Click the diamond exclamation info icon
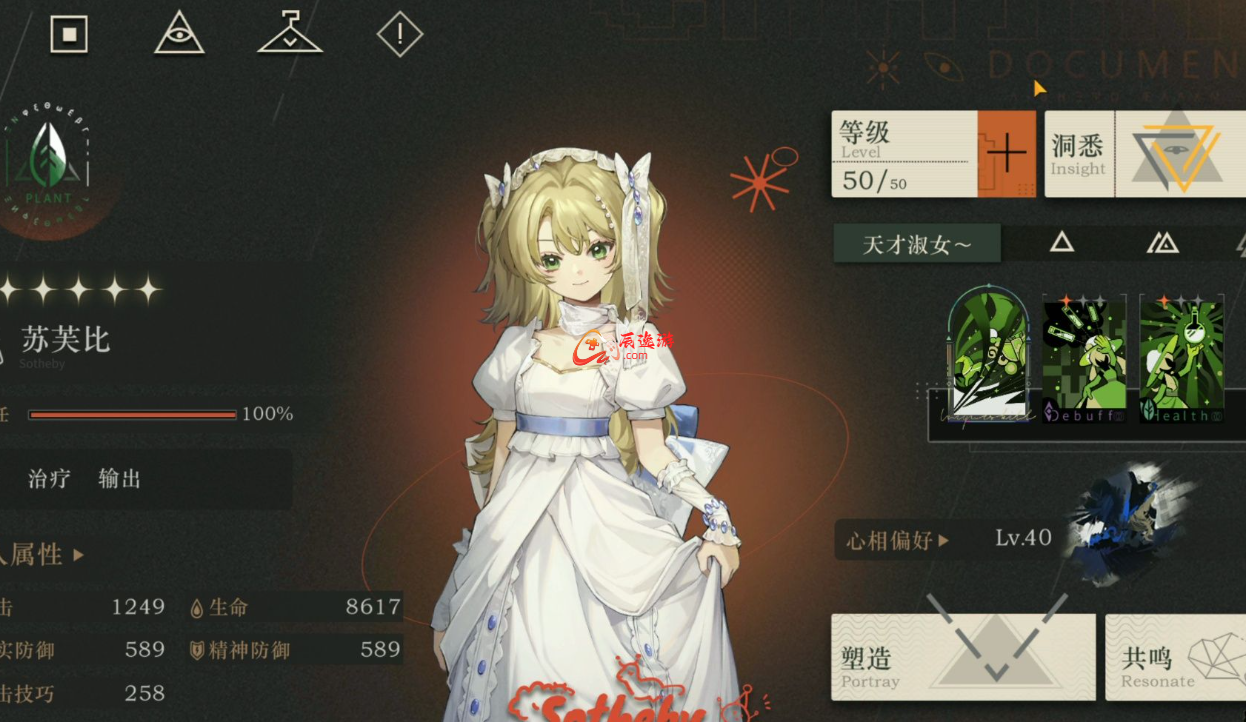 tap(400, 35)
